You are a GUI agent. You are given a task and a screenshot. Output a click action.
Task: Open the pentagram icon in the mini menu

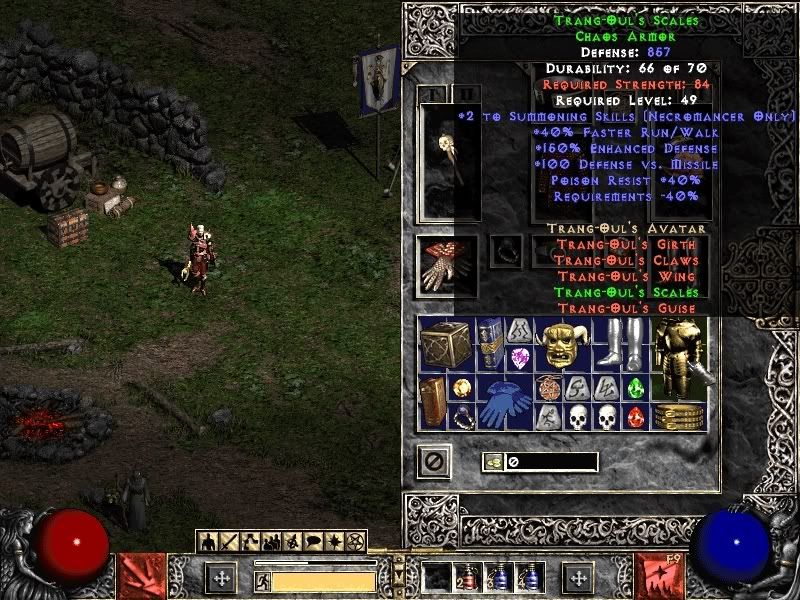click(357, 542)
